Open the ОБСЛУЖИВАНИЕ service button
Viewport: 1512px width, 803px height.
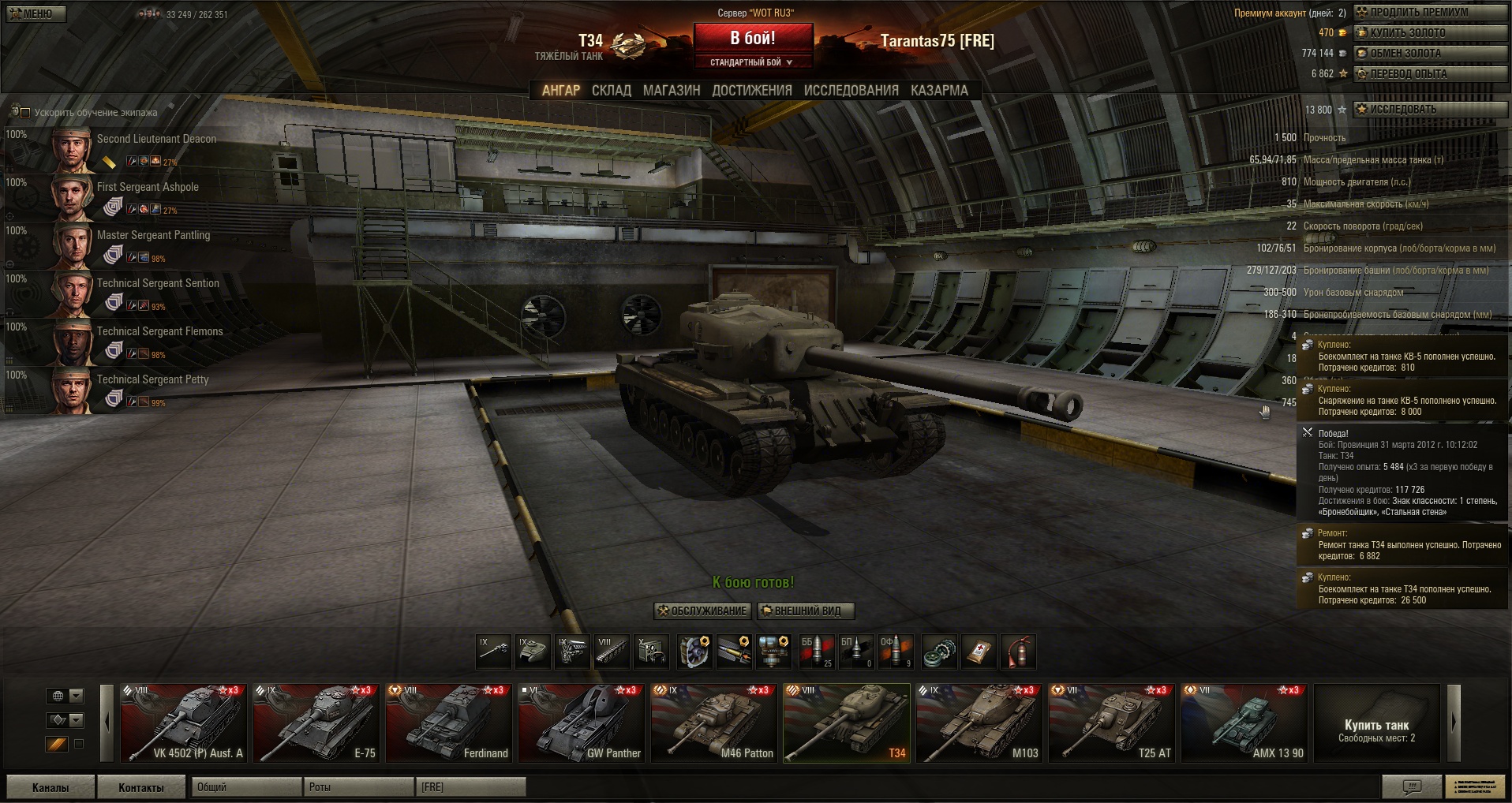point(702,611)
